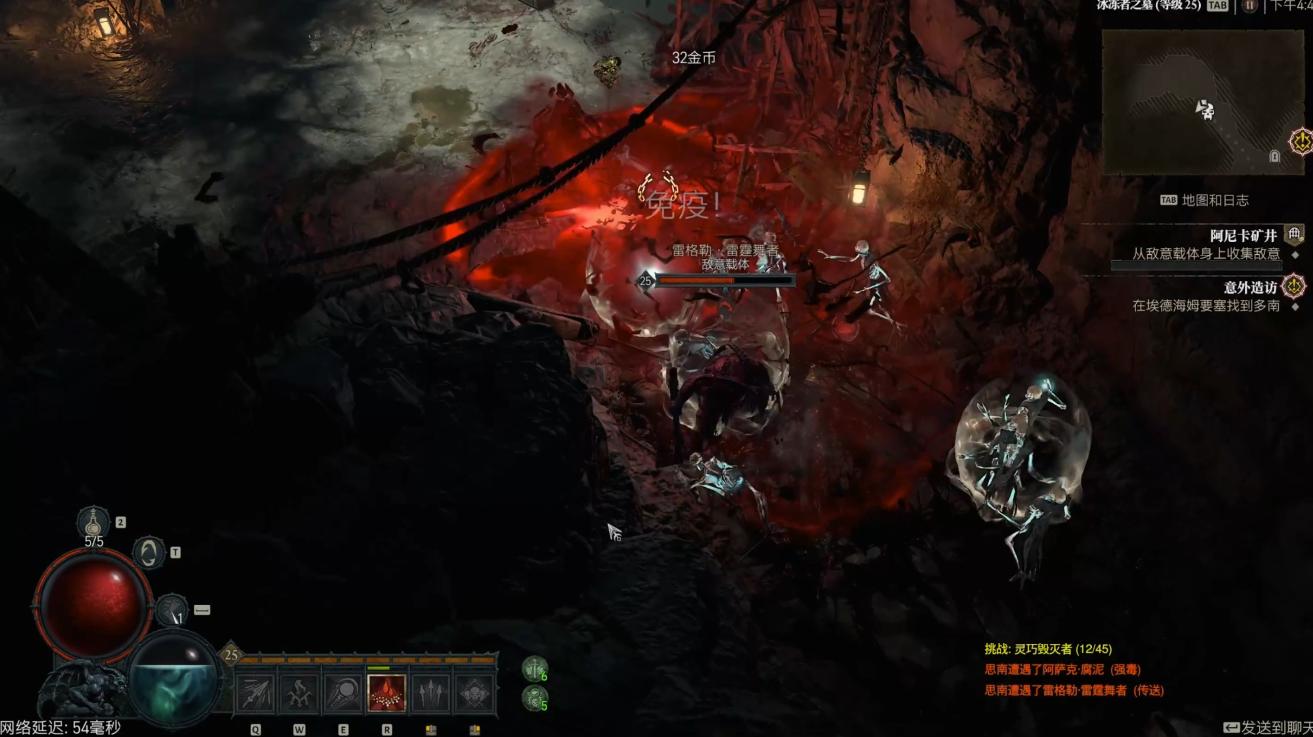
Task: Open chat via 发送到聊天 prompt
Action: tap(1267, 727)
